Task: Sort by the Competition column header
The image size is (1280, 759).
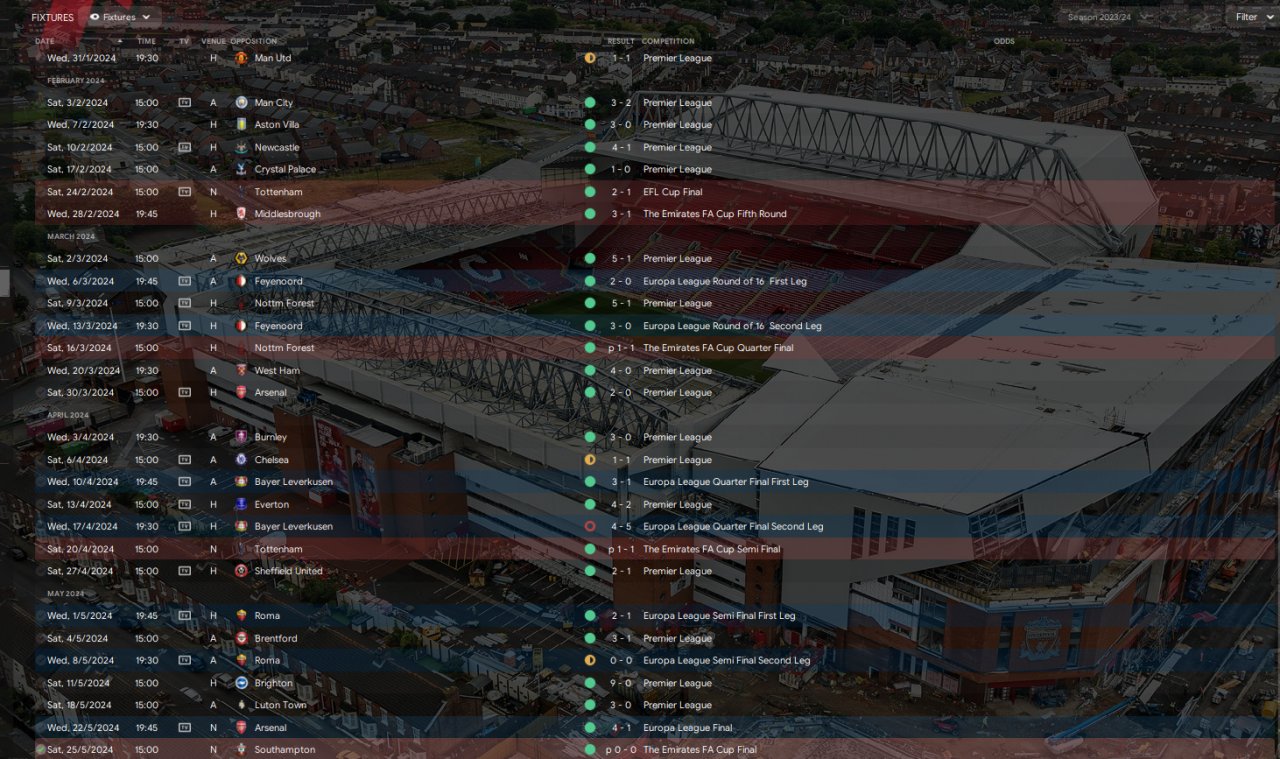Action: [668, 41]
